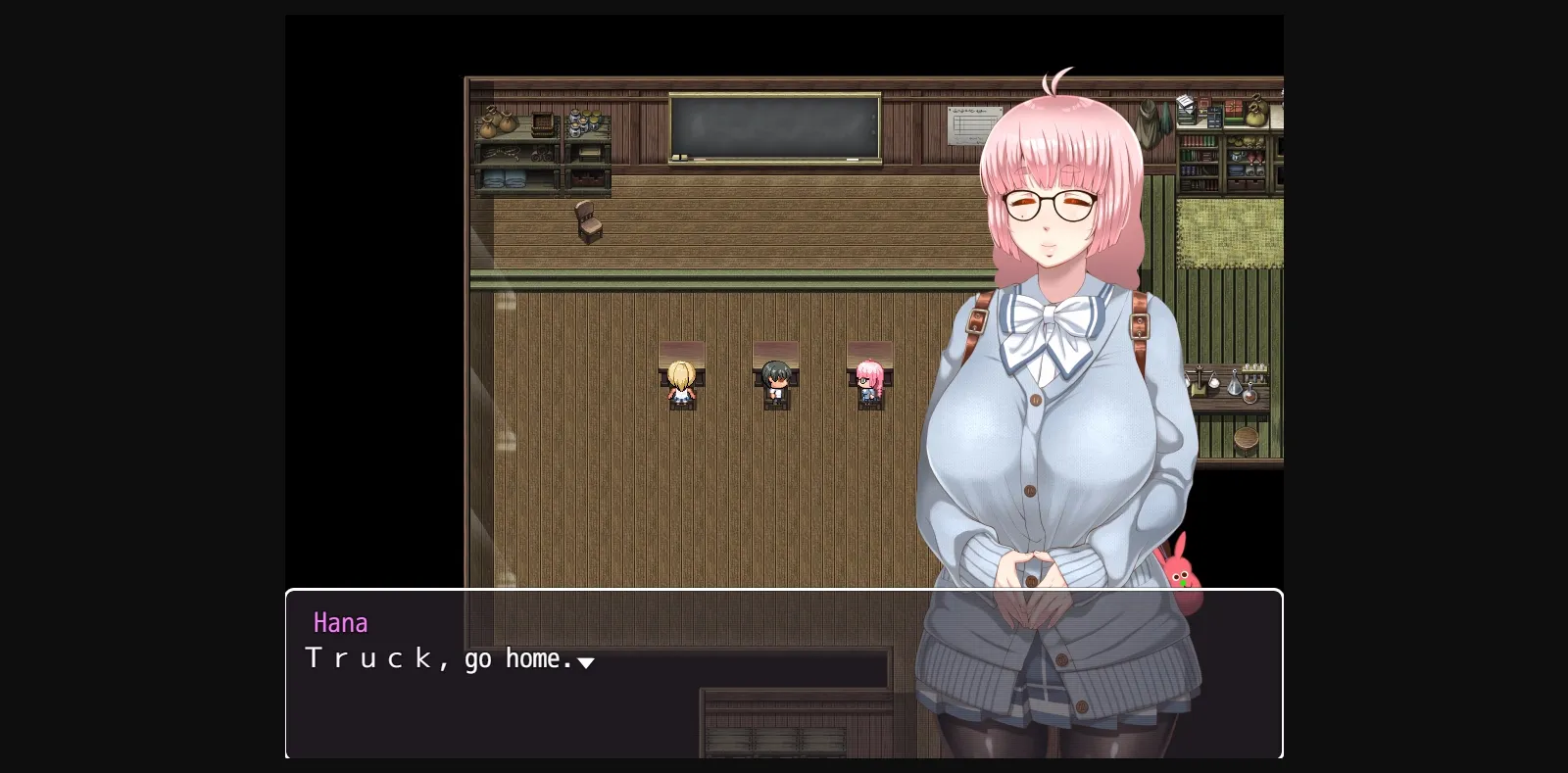The height and width of the screenshot is (773, 1568).
Task: Click the pink bunny plush beside Hana
Action: click(x=1183, y=573)
